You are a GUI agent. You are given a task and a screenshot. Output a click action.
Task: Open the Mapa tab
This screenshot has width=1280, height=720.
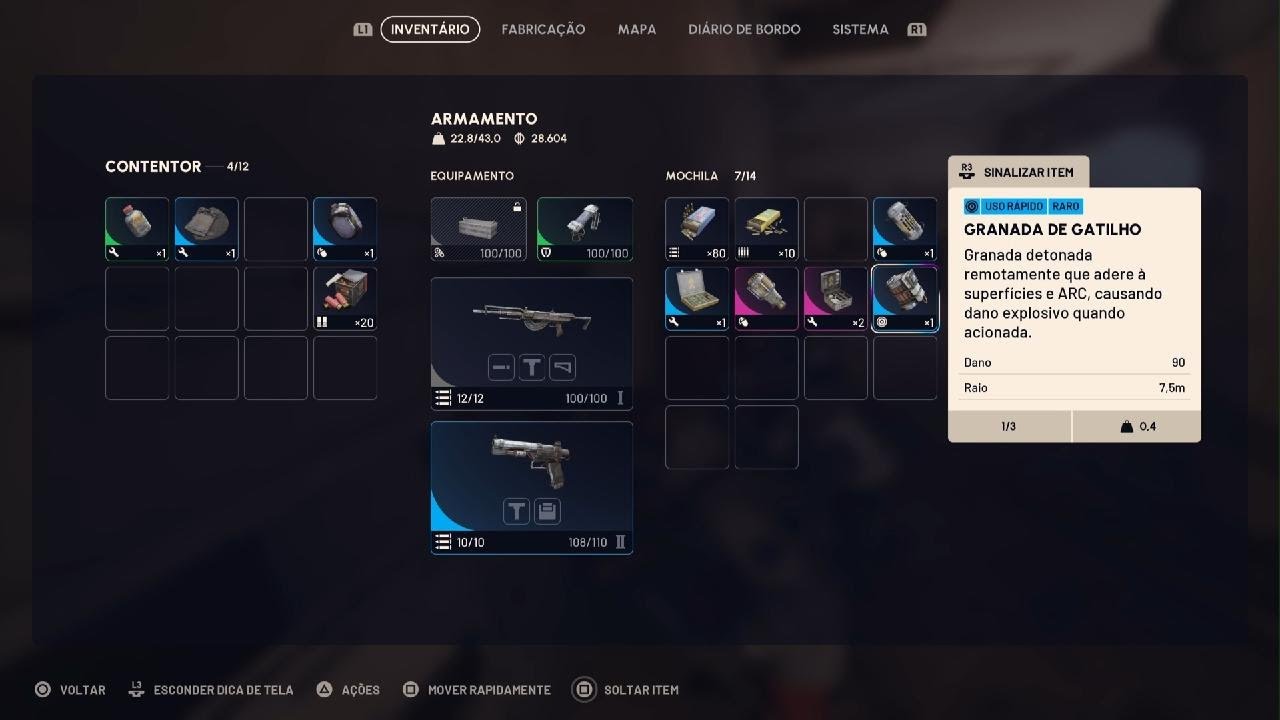pyautogui.click(x=637, y=30)
